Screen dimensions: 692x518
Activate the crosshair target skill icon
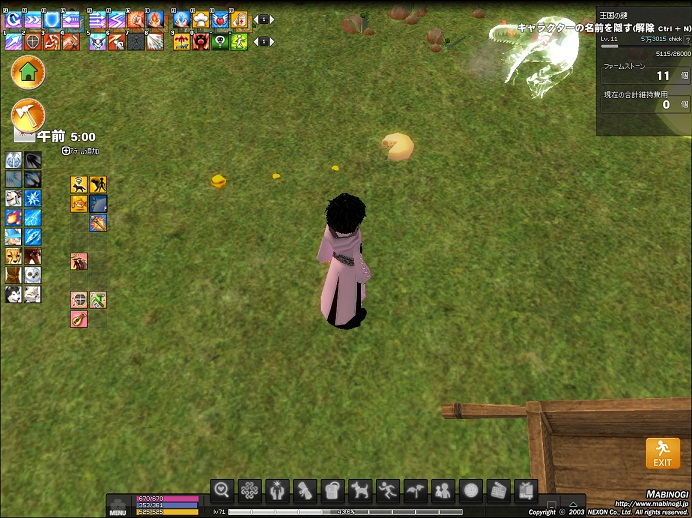pos(32,42)
